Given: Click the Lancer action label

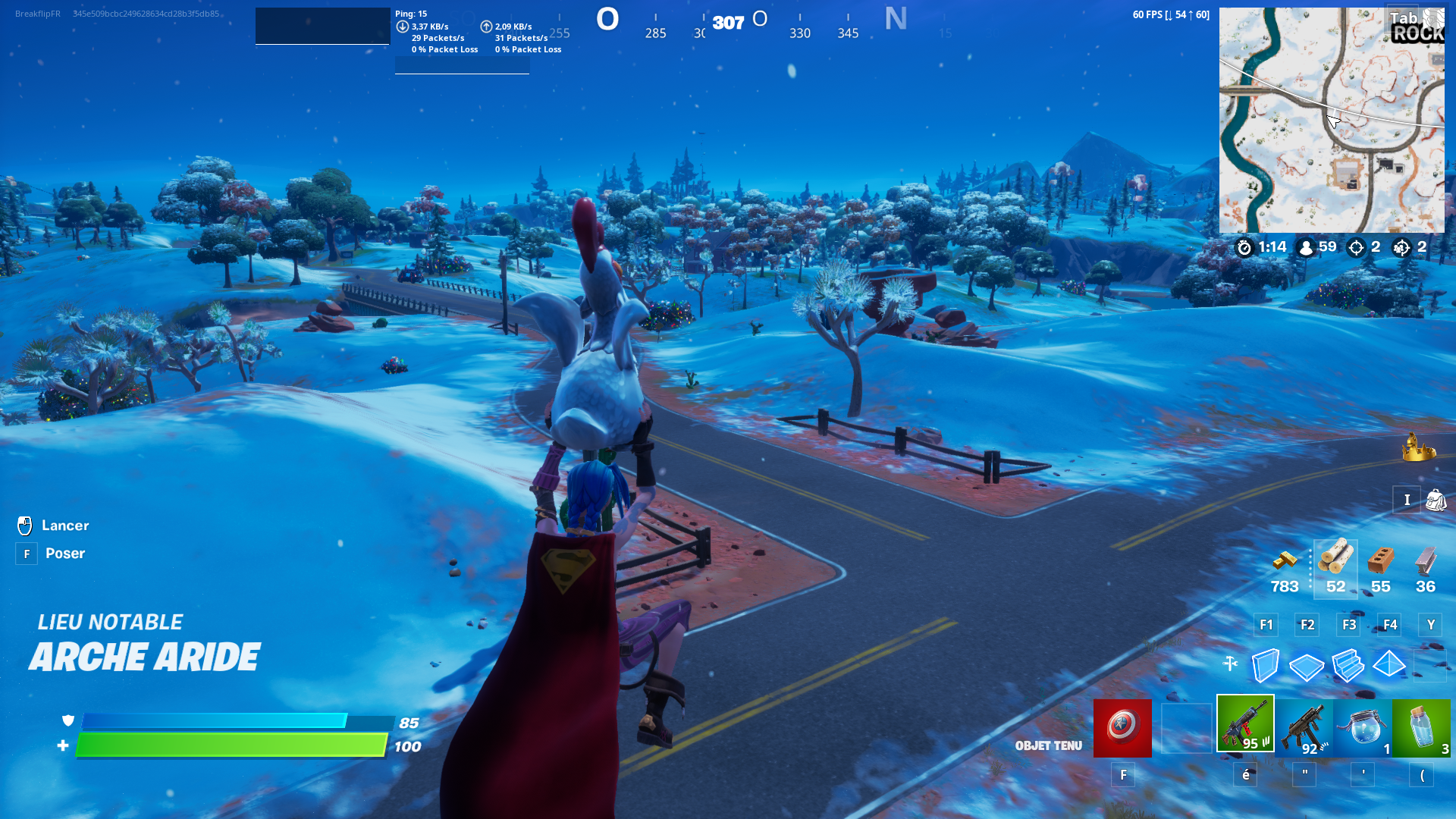Looking at the screenshot, I should click(x=65, y=525).
